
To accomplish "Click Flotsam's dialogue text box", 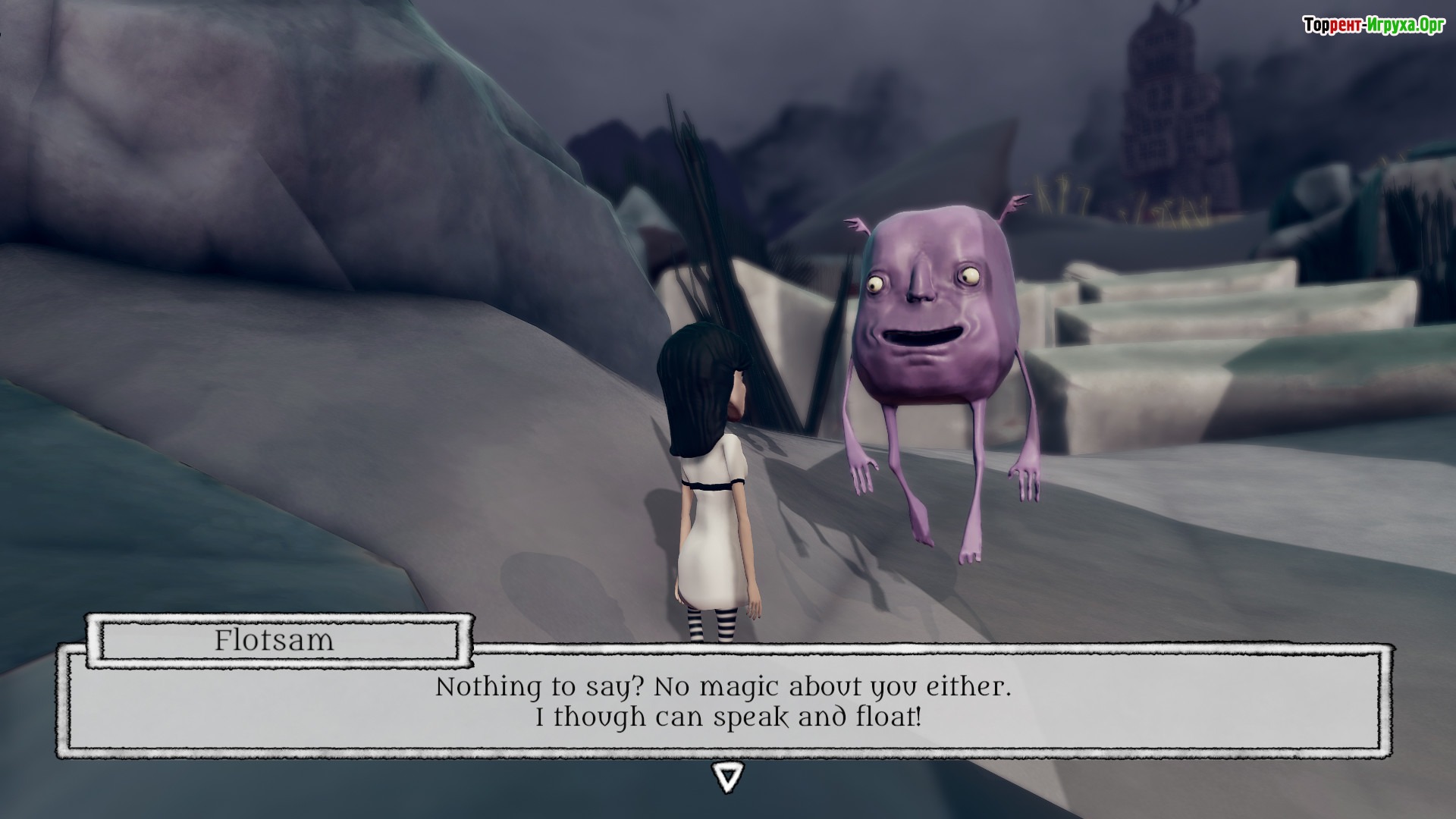I will (x=724, y=702).
